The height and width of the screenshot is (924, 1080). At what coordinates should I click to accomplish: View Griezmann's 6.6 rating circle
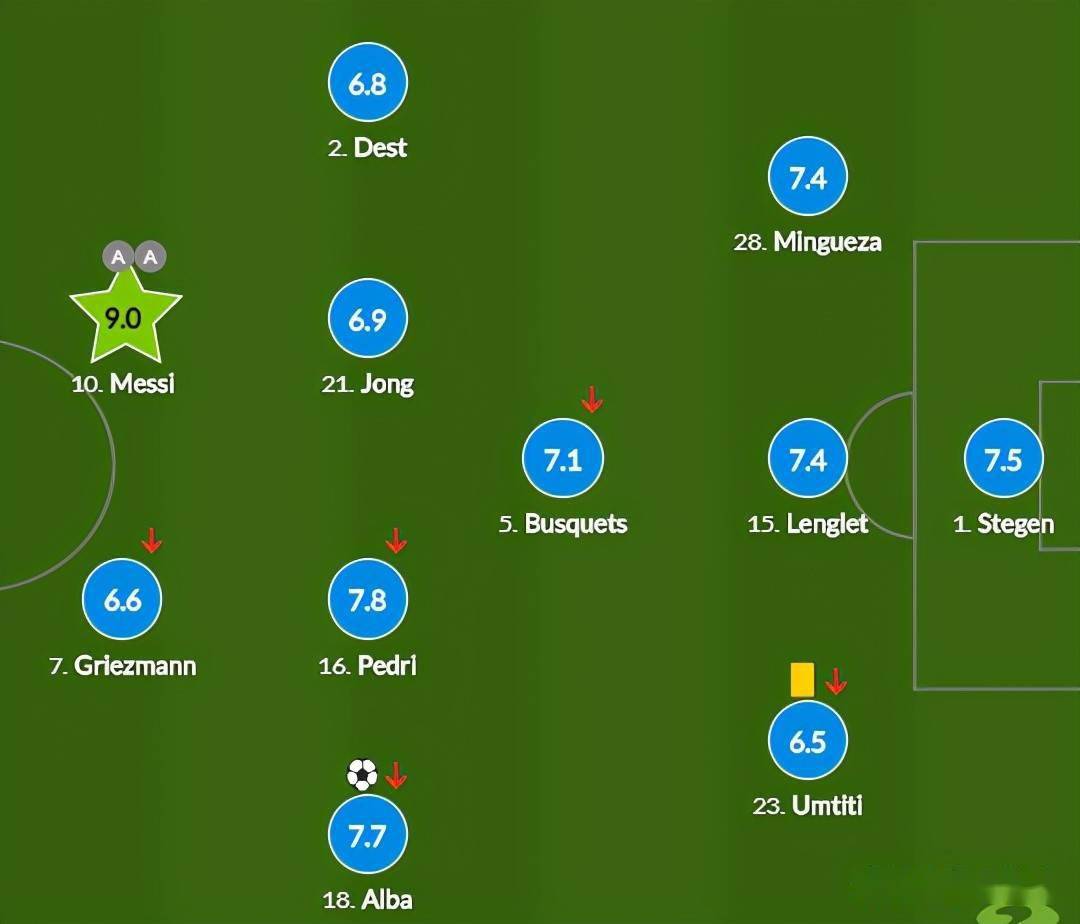pyautogui.click(x=122, y=600)
